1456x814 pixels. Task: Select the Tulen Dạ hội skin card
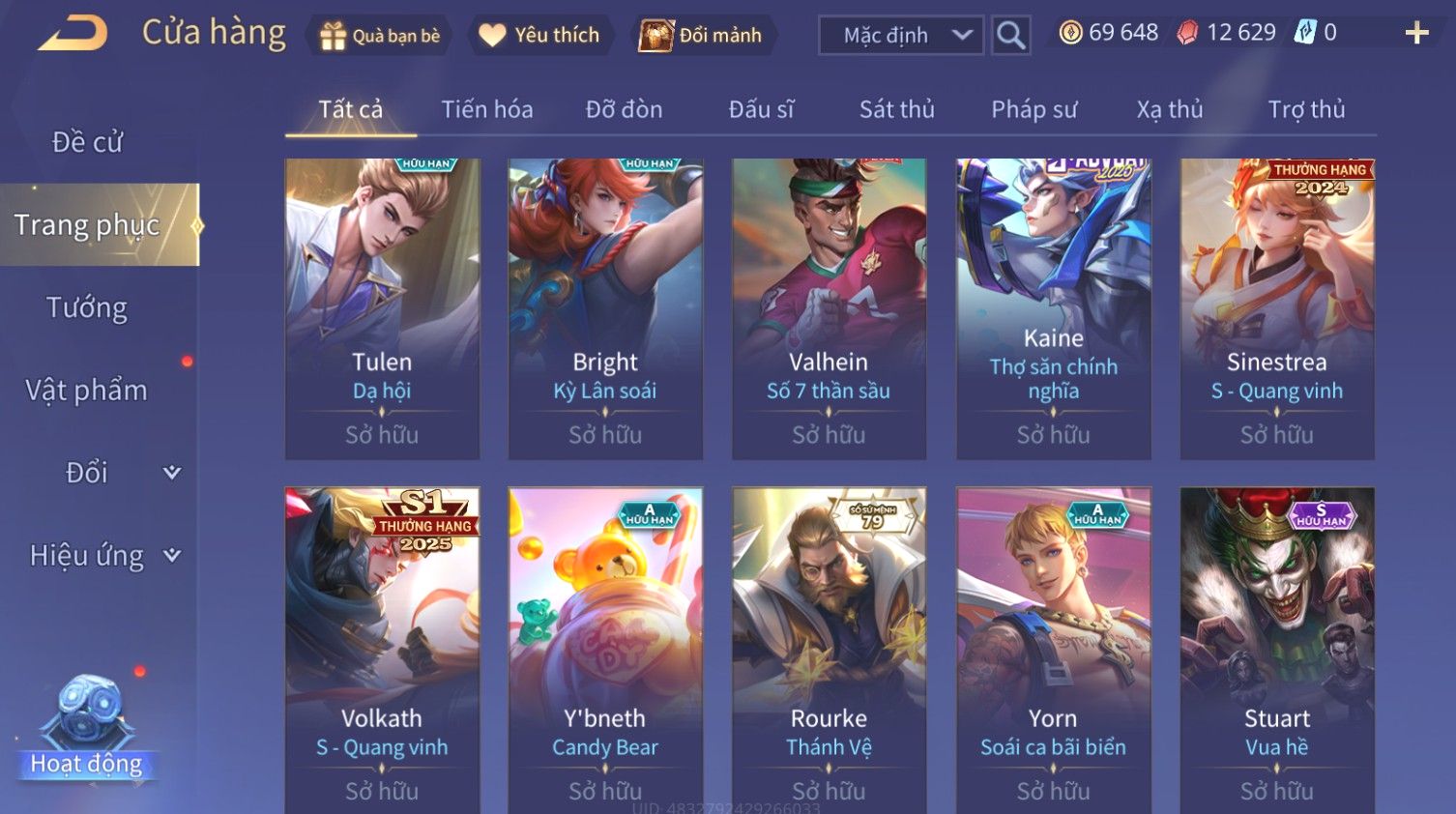[382, 308]
